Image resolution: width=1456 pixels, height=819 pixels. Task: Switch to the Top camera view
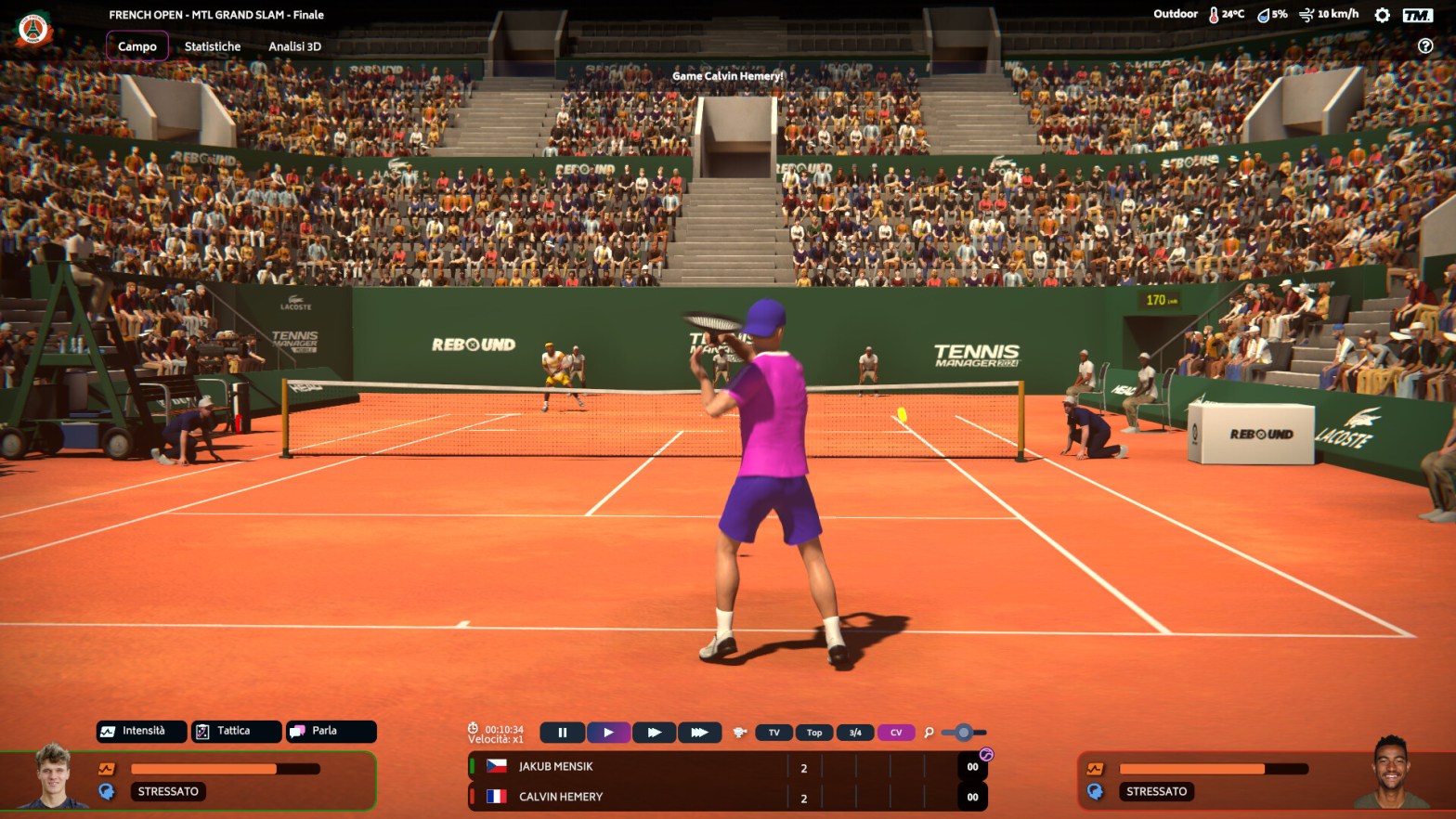tap(814, 733)
